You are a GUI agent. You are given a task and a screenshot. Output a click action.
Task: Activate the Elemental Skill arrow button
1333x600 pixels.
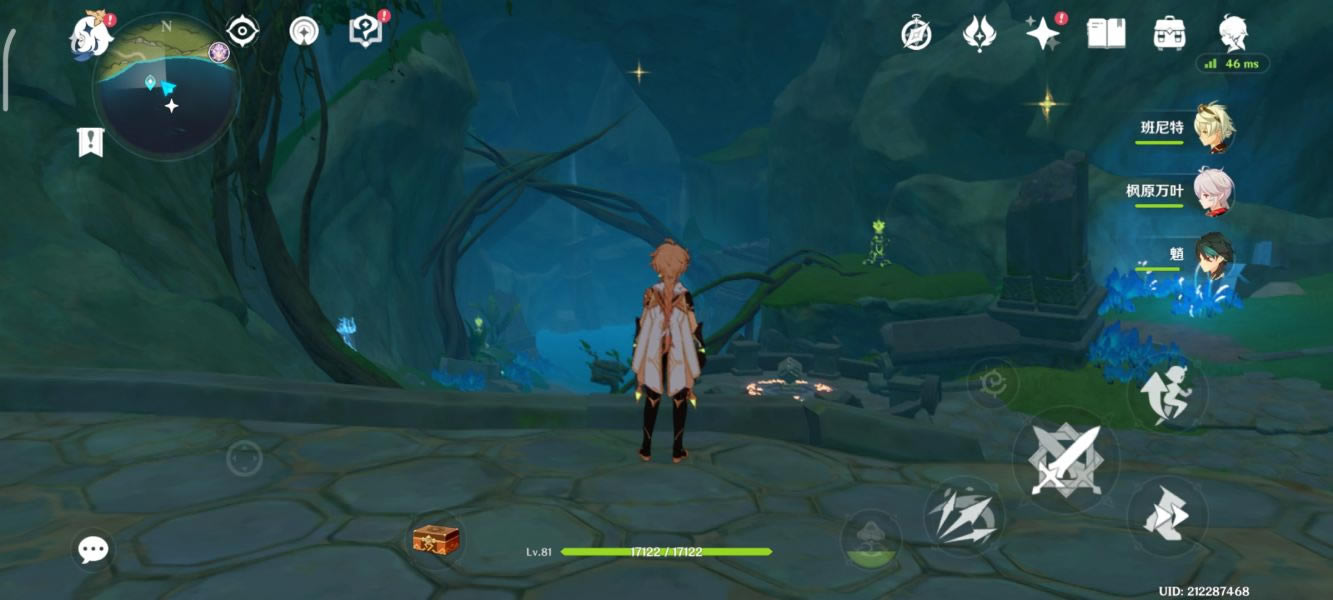pos(962,515)
